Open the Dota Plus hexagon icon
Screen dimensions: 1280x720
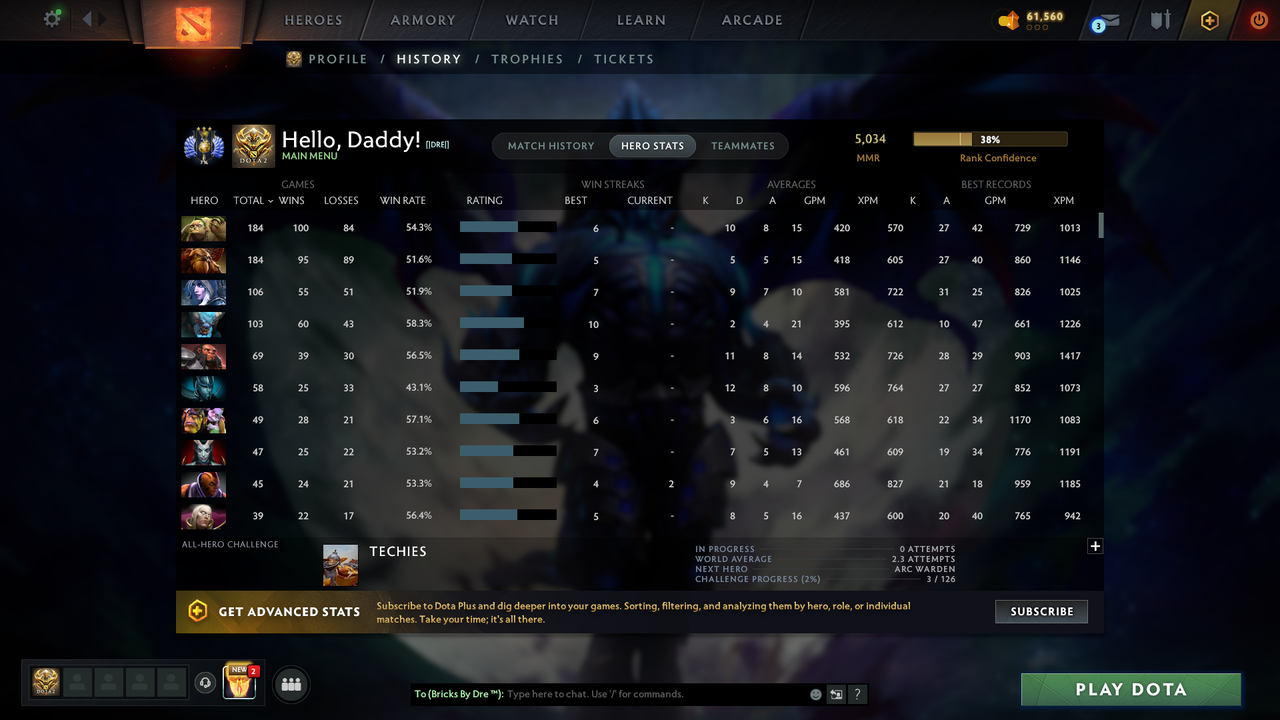(x=1209, y=19)
